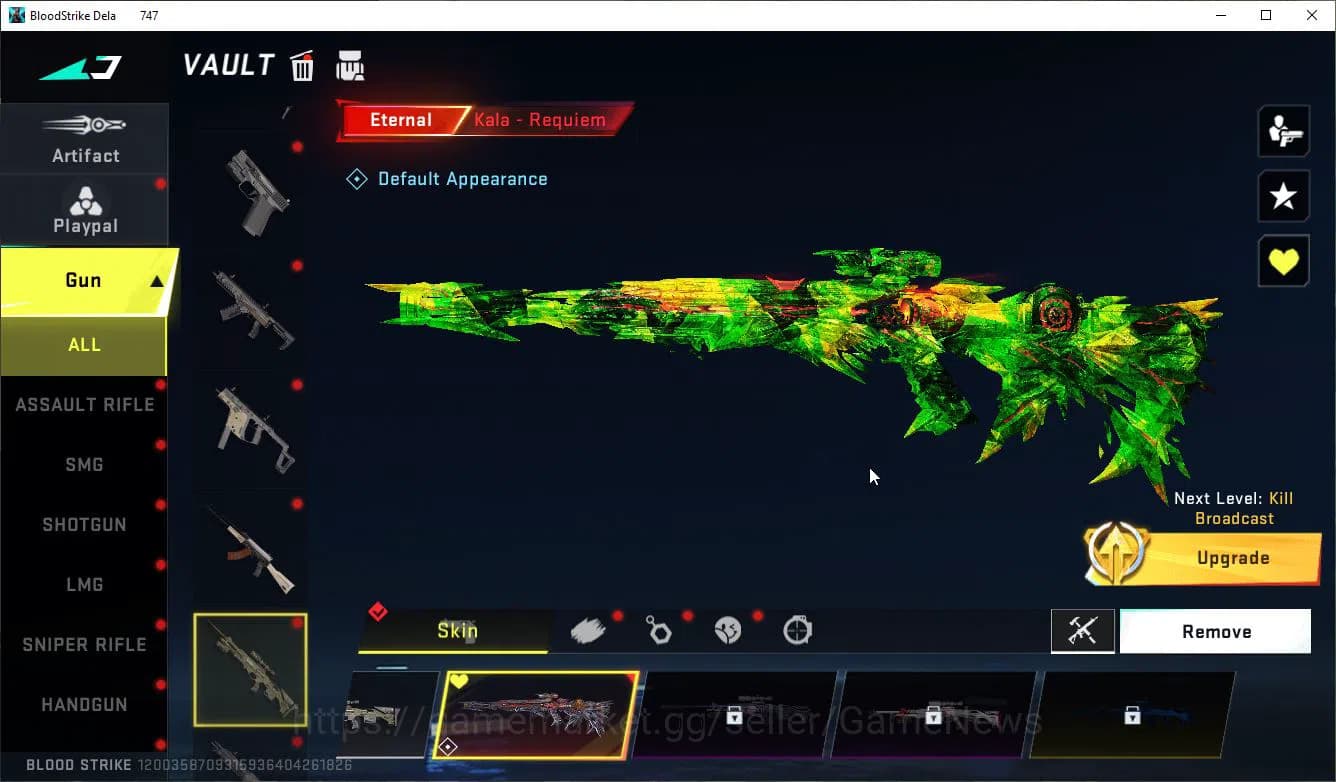Open the vault trash/dismantle icon
This screenshot has height=782, width=1336.
[301, 64]
